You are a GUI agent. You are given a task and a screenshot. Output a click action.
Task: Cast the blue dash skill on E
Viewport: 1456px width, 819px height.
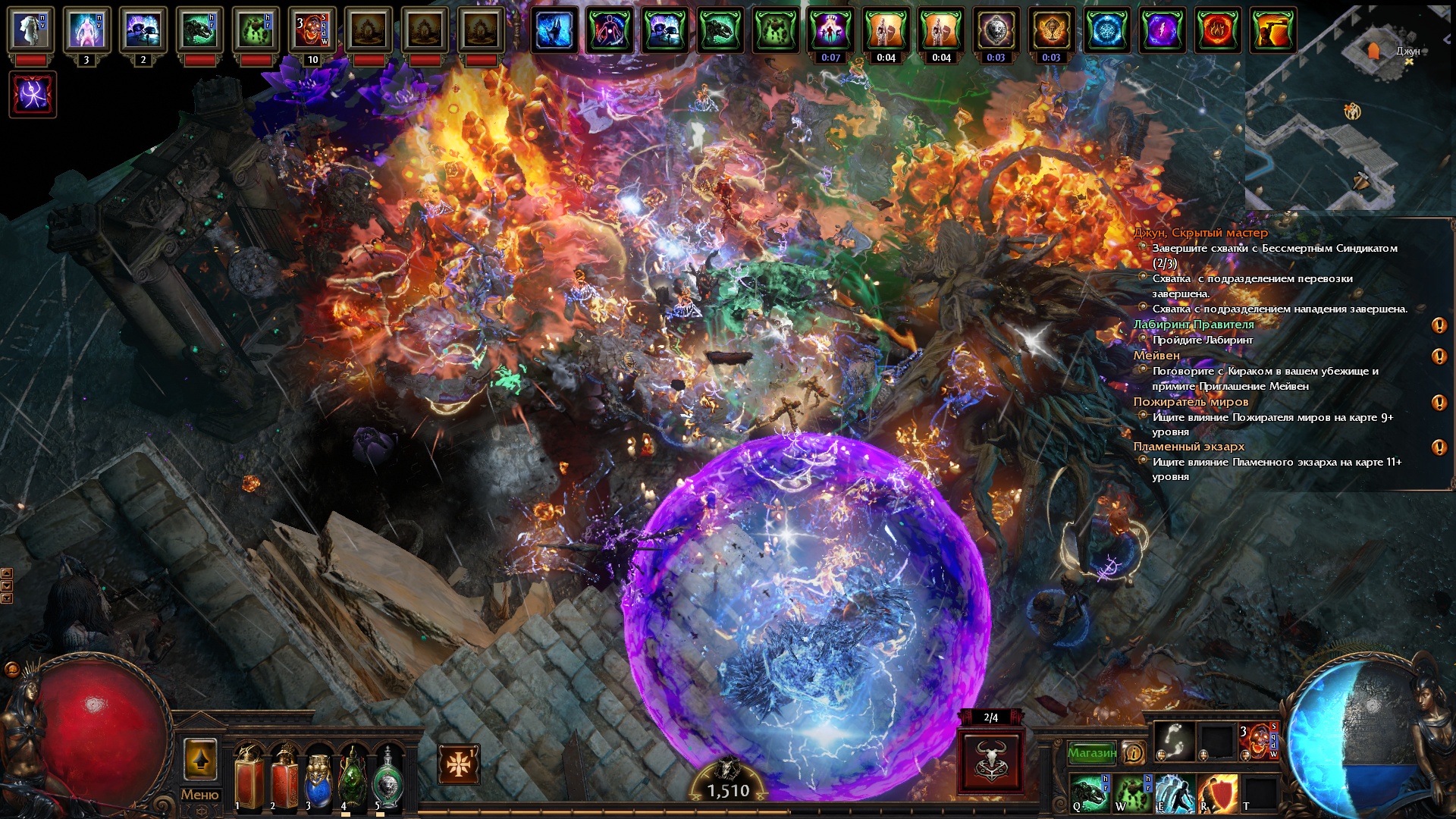[1175, 792]
